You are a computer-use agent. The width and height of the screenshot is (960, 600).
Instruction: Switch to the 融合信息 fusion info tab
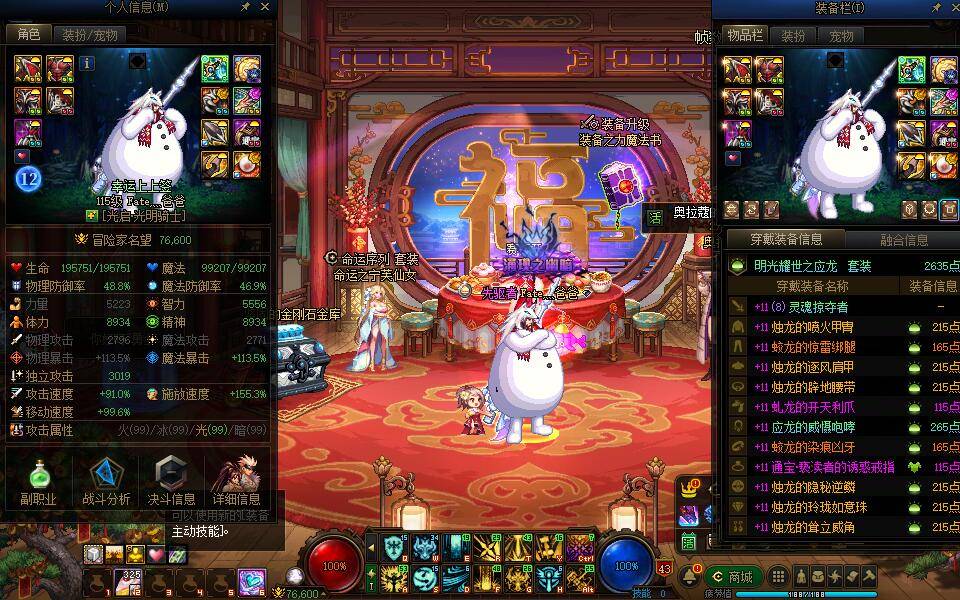903,240
